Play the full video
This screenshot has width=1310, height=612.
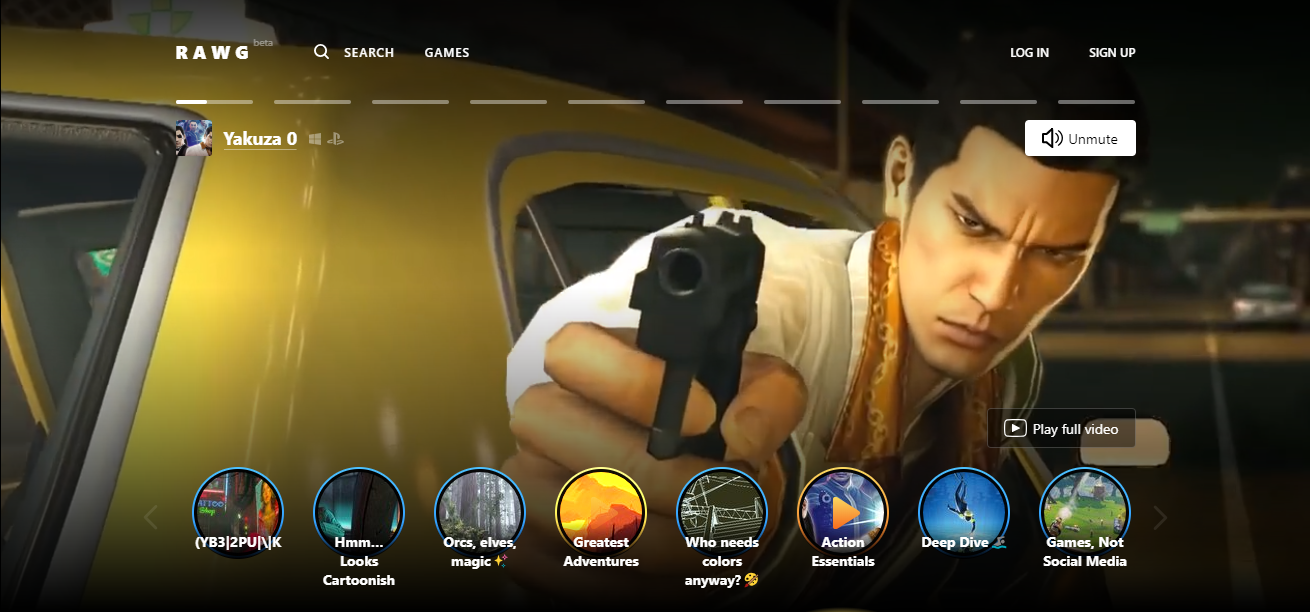[1061, 428]
